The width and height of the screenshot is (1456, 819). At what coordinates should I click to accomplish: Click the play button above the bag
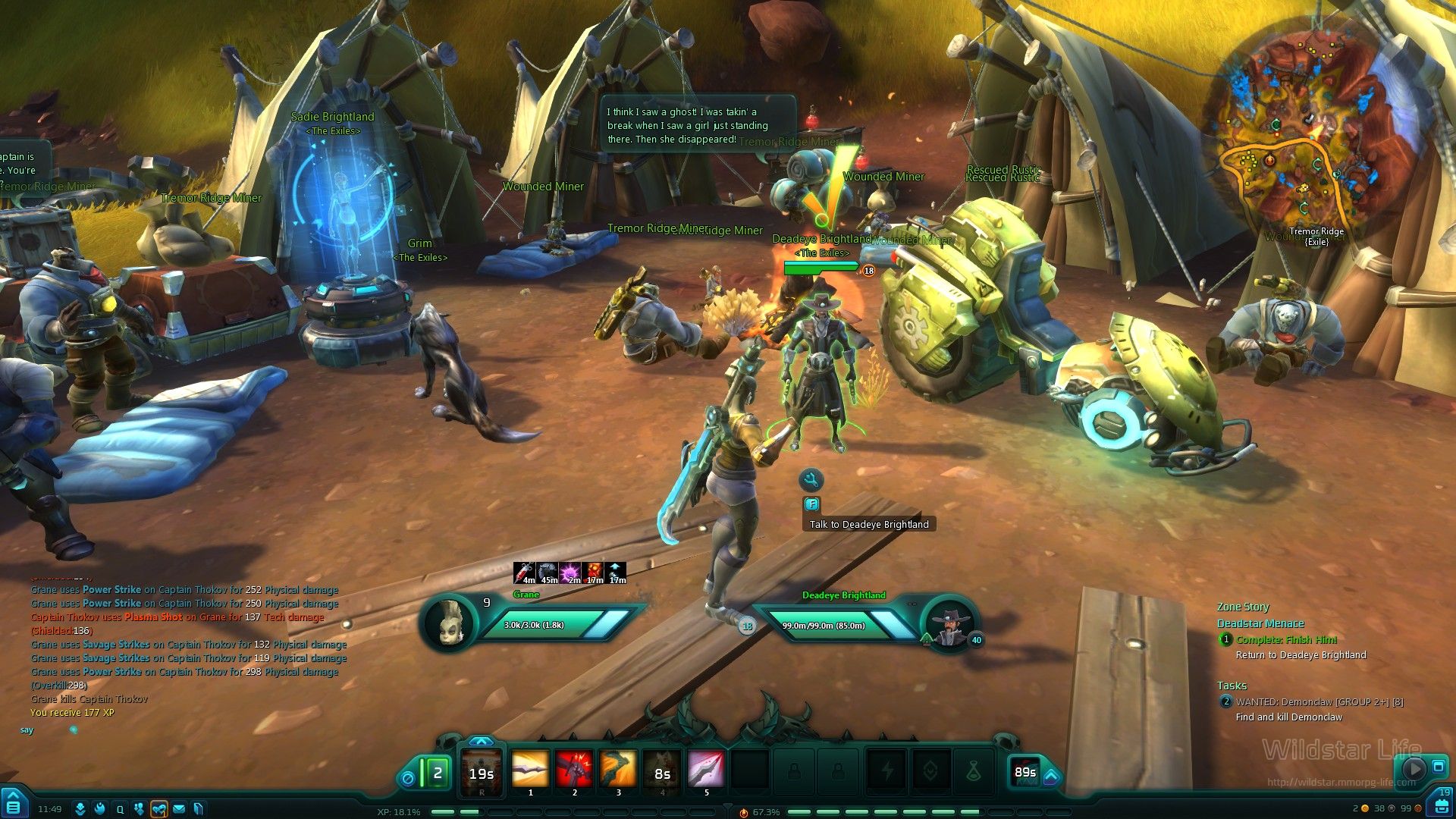click(1413, 768)
